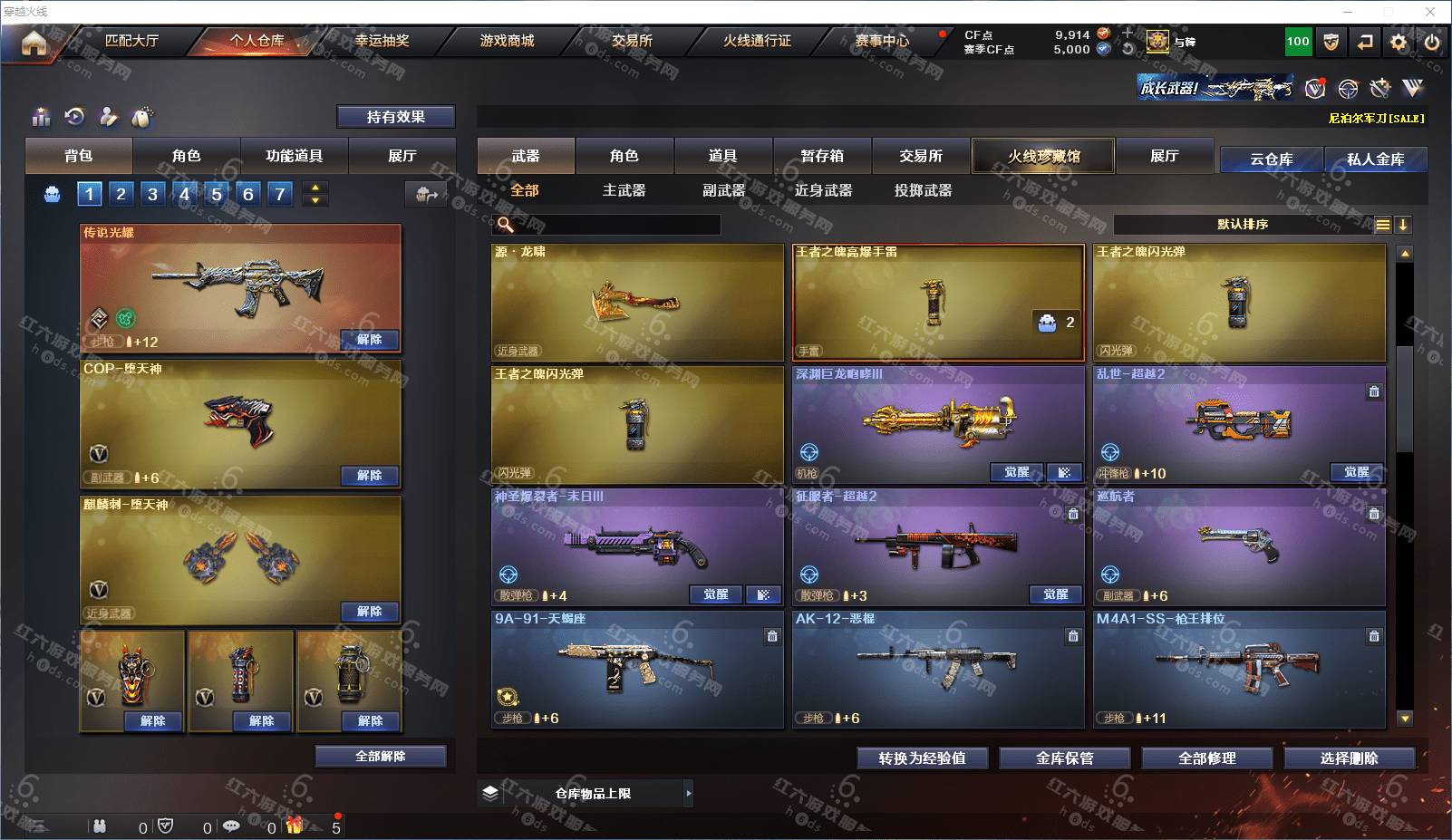Open the 默认排序 sort dropdown
Viewport: 1452px width, 840px height.
1244,225
